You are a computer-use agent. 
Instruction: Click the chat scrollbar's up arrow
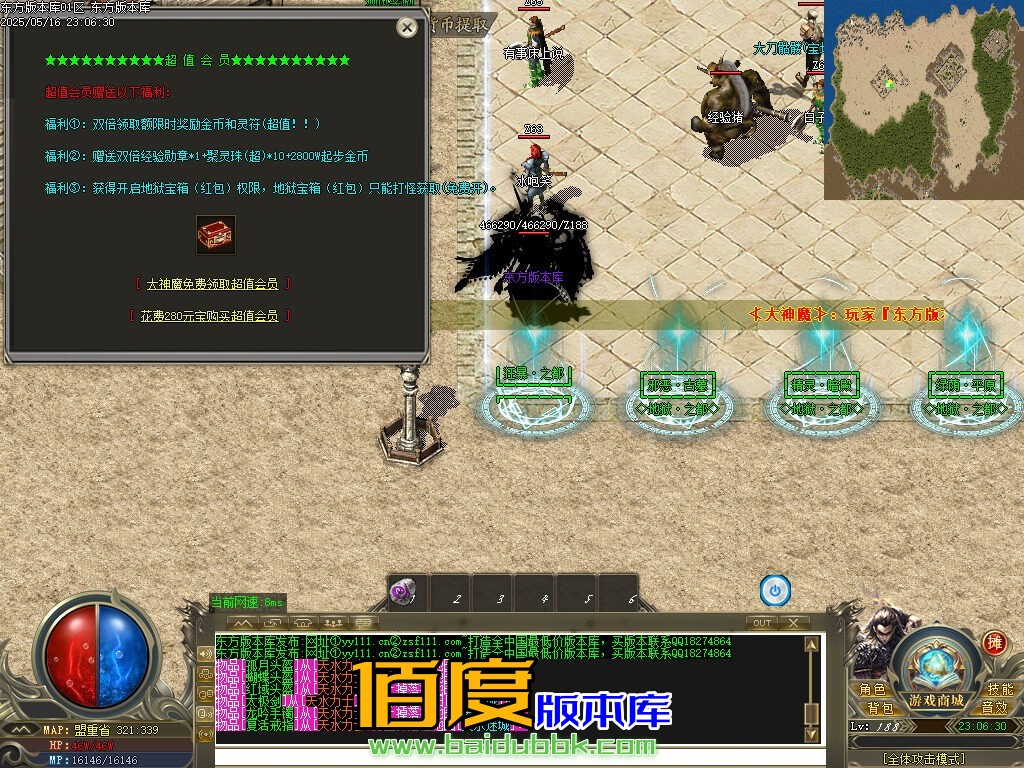[813, 643]
